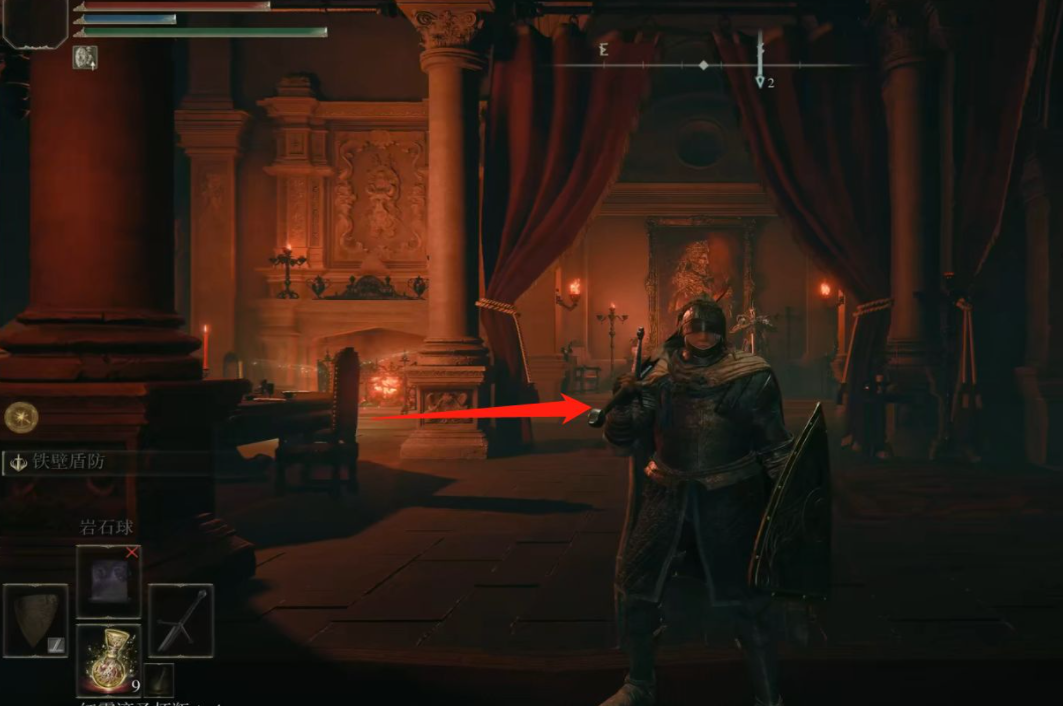Choose the sword weapon slot
1063x706 pixels.
tap(181, 621)
